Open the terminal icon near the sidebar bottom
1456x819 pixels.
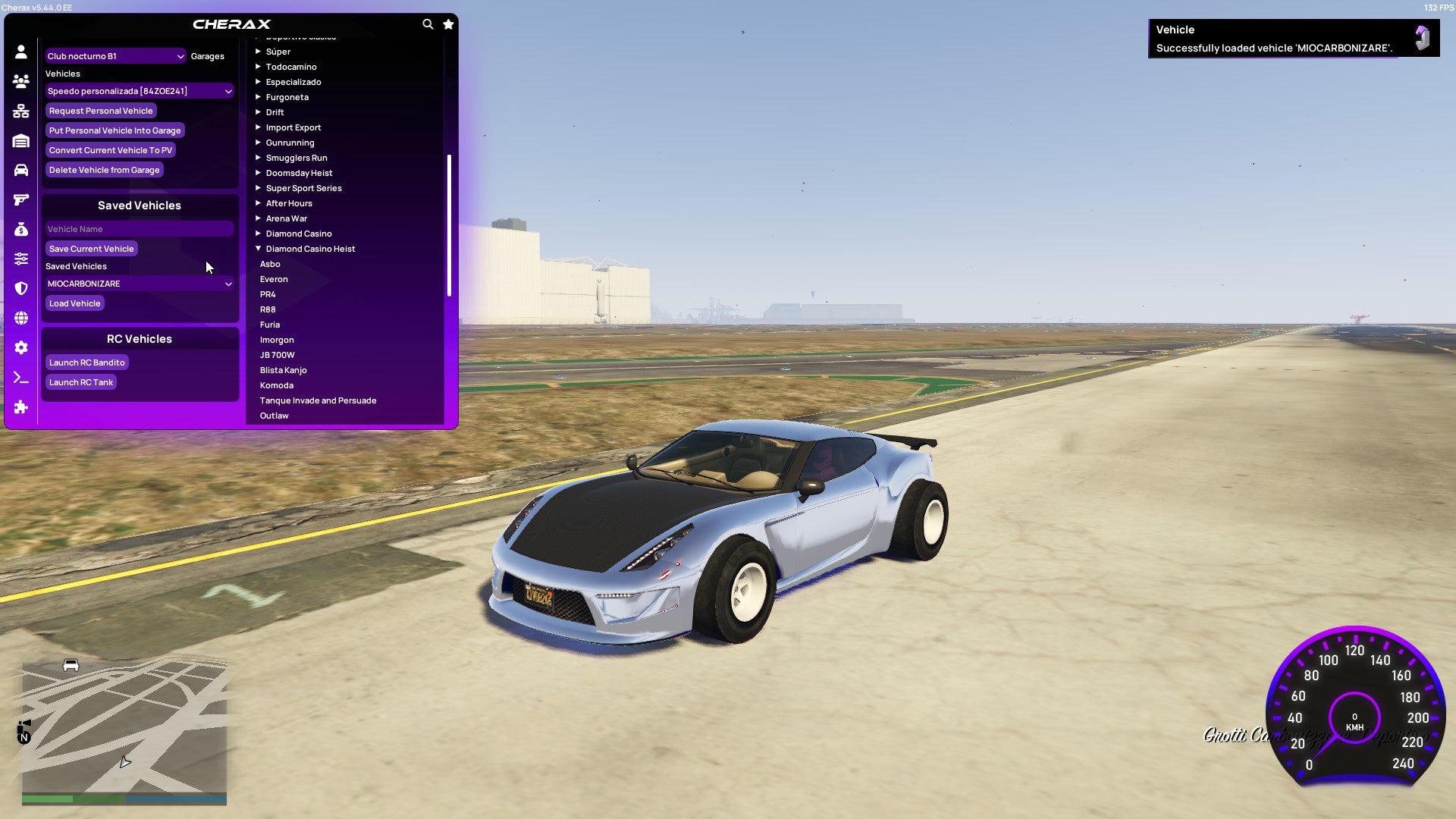(x=21, y=378)
